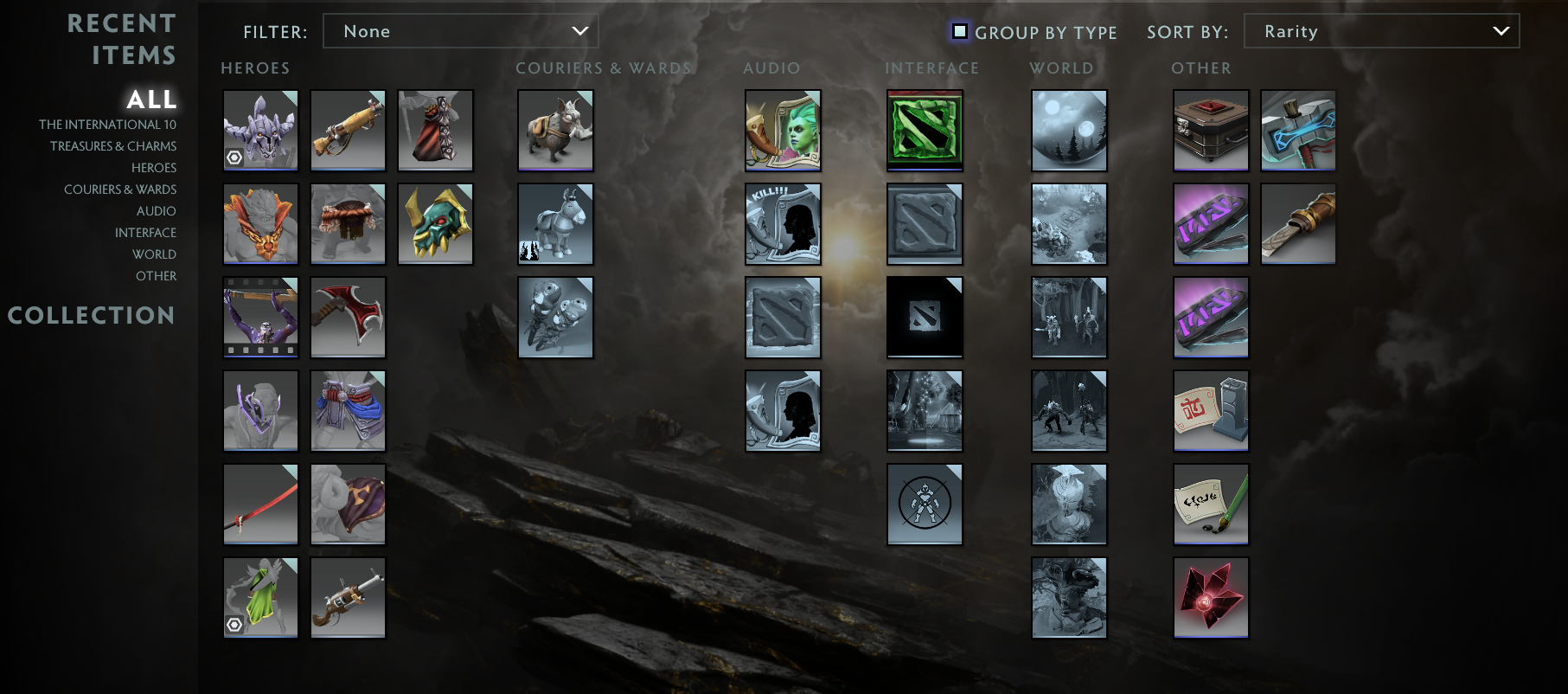This screenshot has width=1568, height=694.
Task: Click the golden mask hero item
Action: [x=435, y=223]
